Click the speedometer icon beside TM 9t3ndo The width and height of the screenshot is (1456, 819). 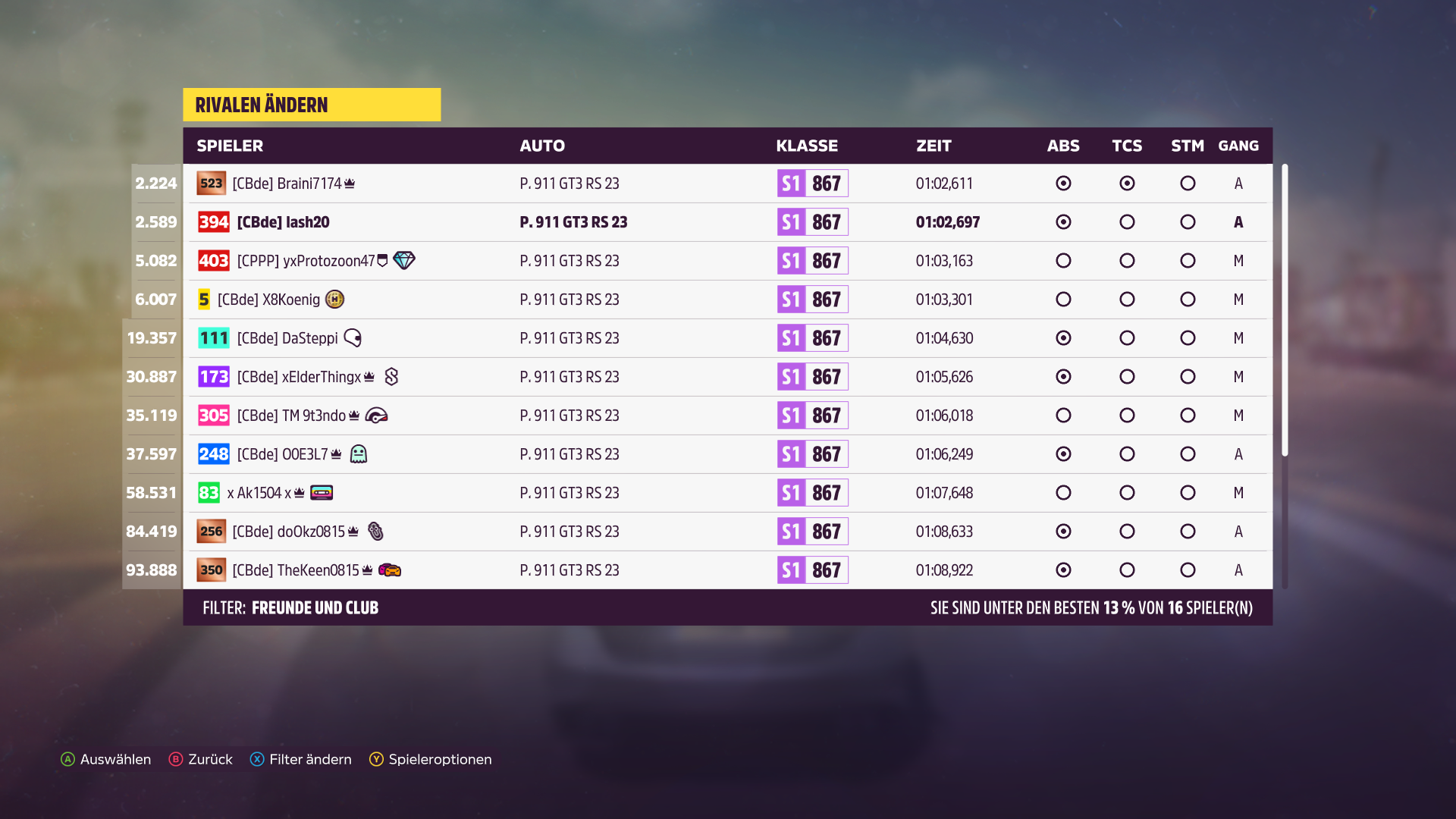pos(377,416)
